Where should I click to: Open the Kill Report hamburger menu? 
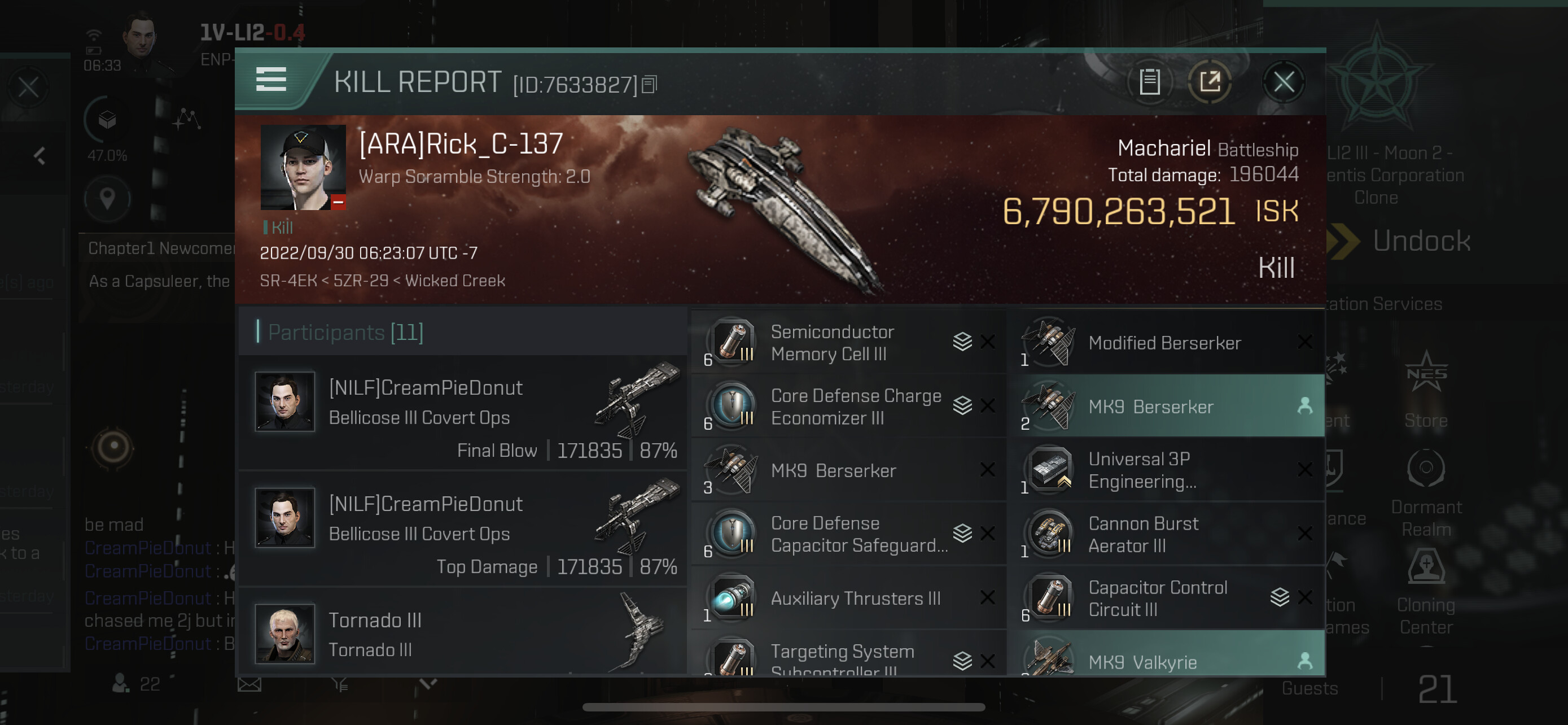point(271,80)
